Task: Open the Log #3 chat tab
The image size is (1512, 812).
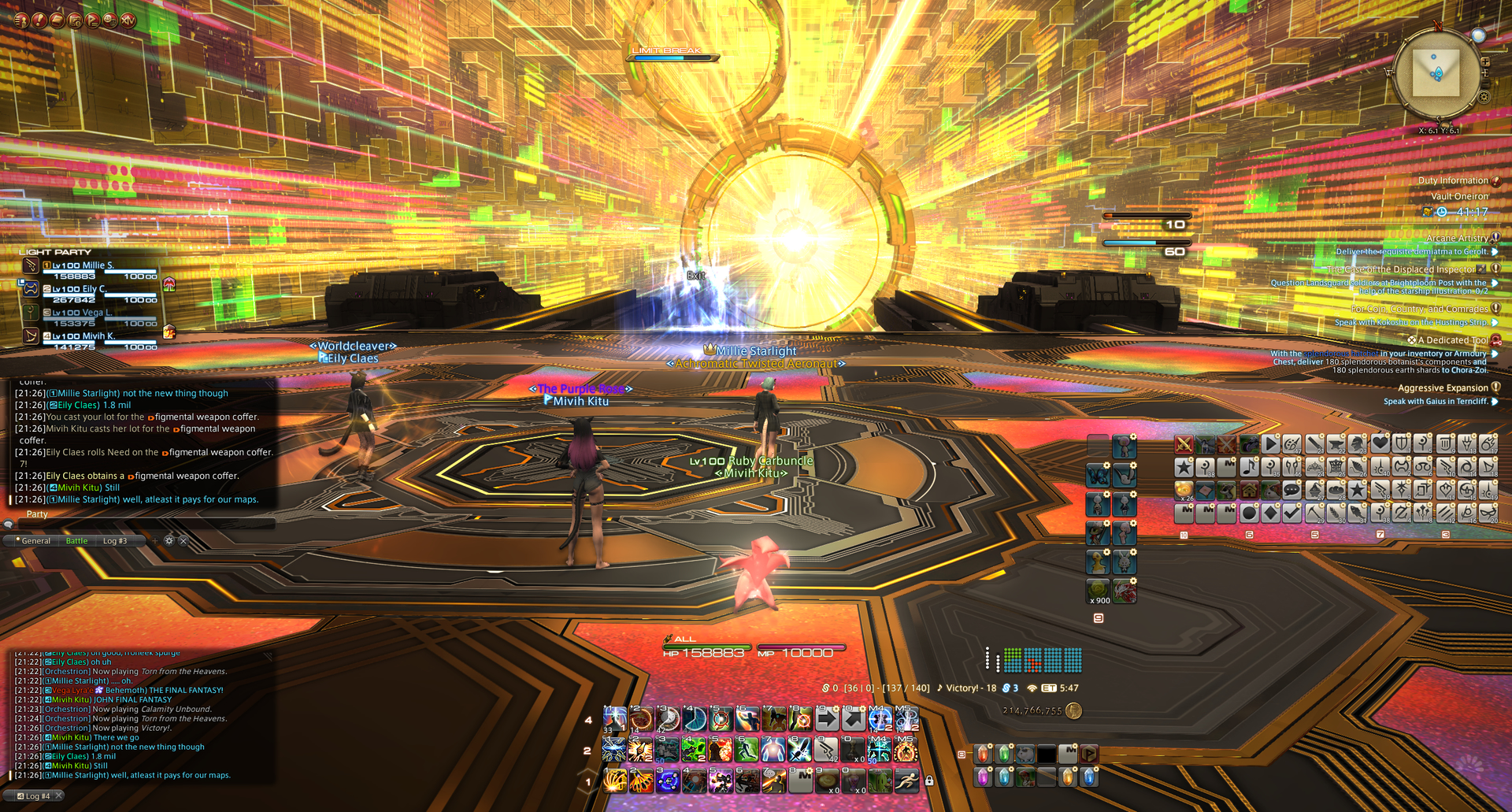Action: tap(115, 541)
